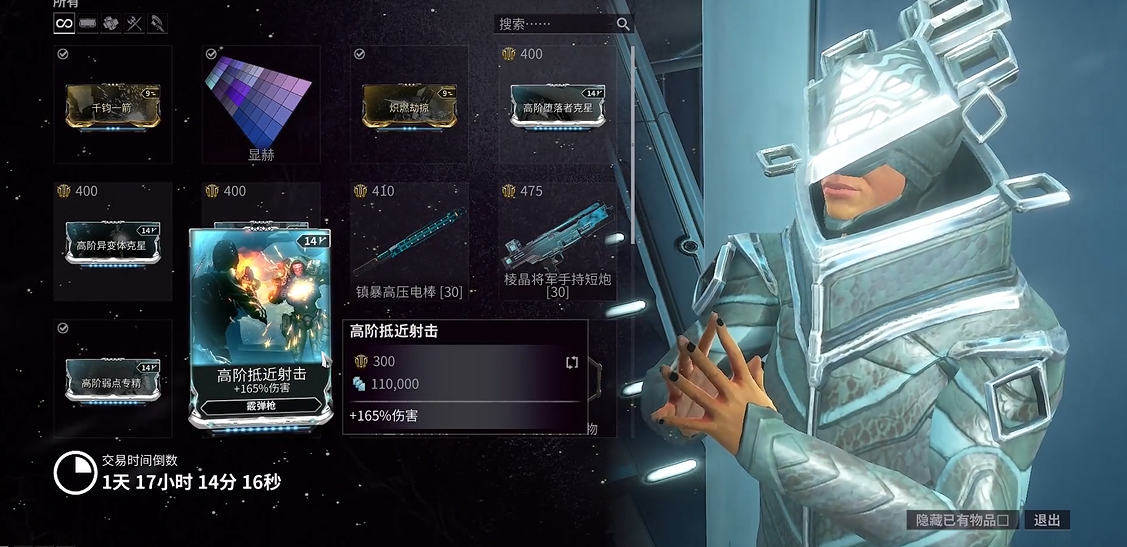The image size is (1127, 547).
Task: Select the infinity 'all items' category tab
Action: tap(64, 23)
